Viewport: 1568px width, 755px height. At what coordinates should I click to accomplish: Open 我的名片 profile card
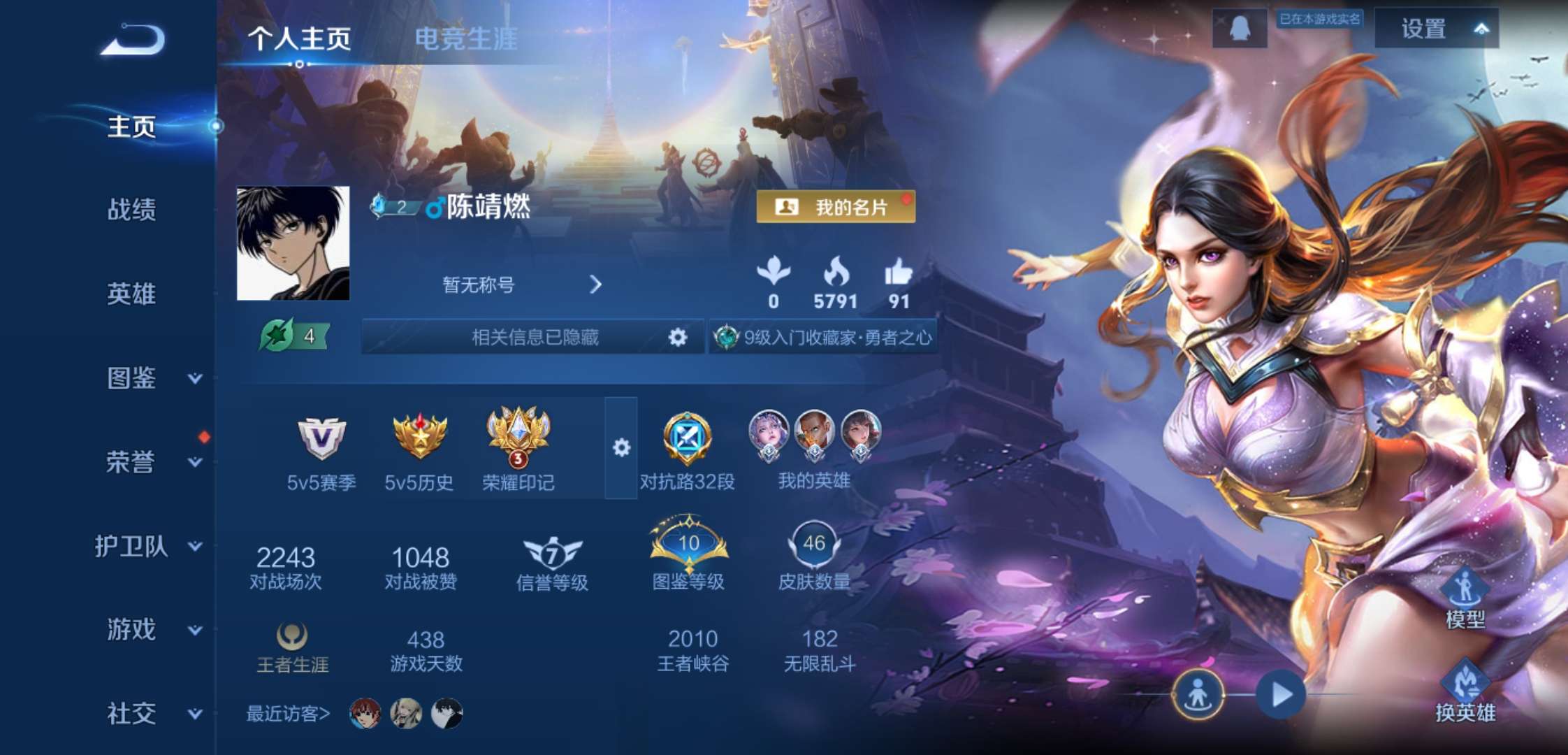tap(836, 207)
